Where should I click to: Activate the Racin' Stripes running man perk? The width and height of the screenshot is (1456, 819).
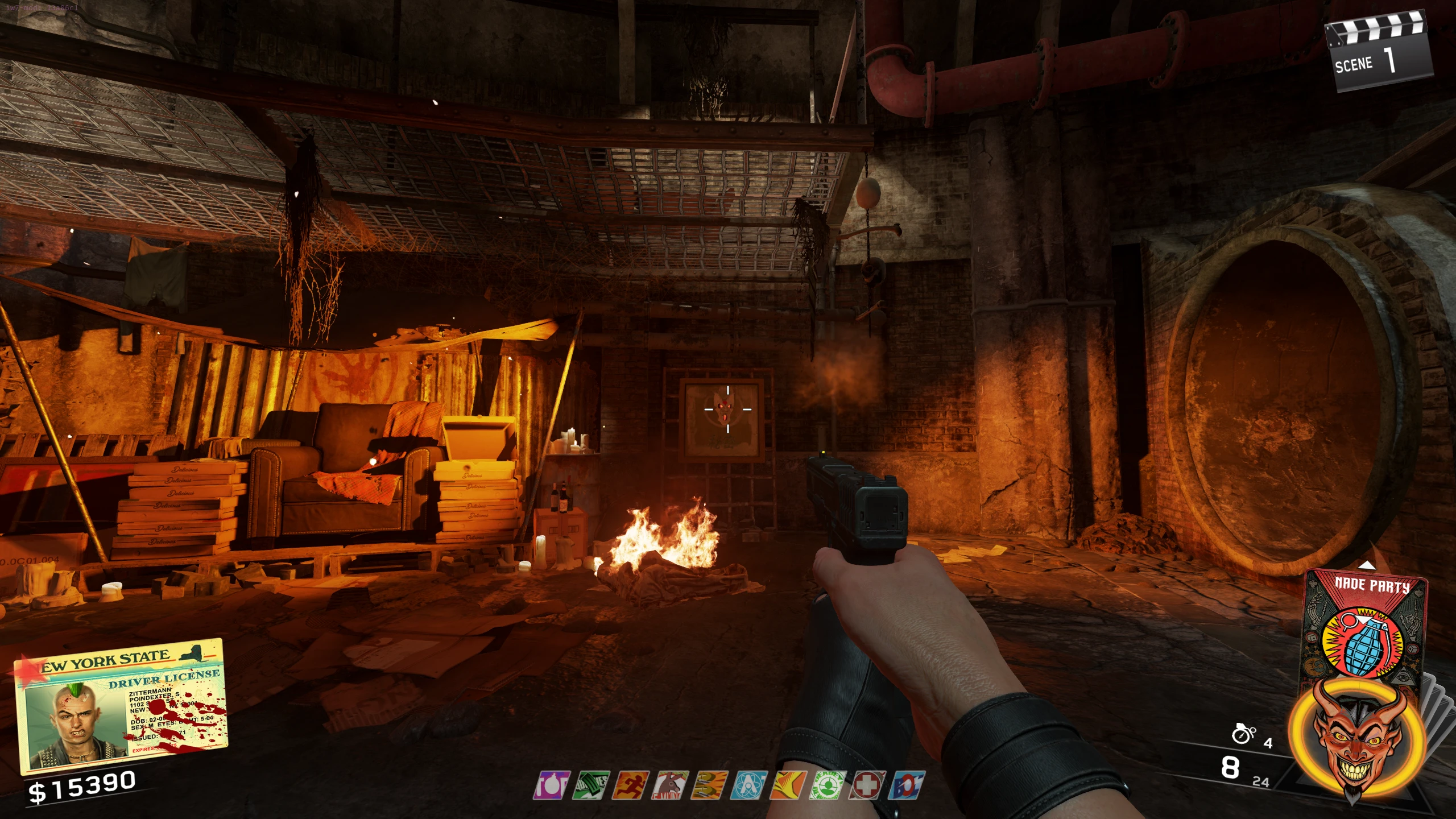631,785
